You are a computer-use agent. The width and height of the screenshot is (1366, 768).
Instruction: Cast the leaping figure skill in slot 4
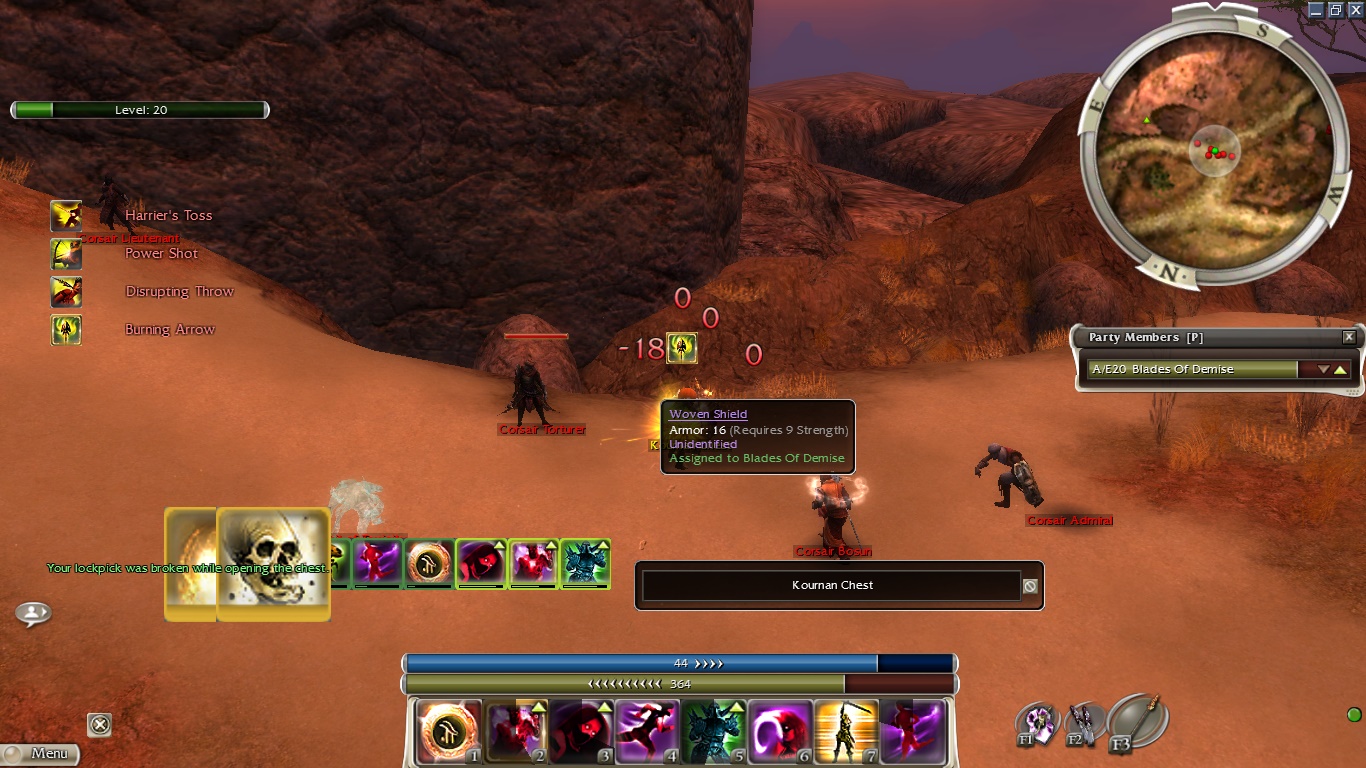(646, 731)
